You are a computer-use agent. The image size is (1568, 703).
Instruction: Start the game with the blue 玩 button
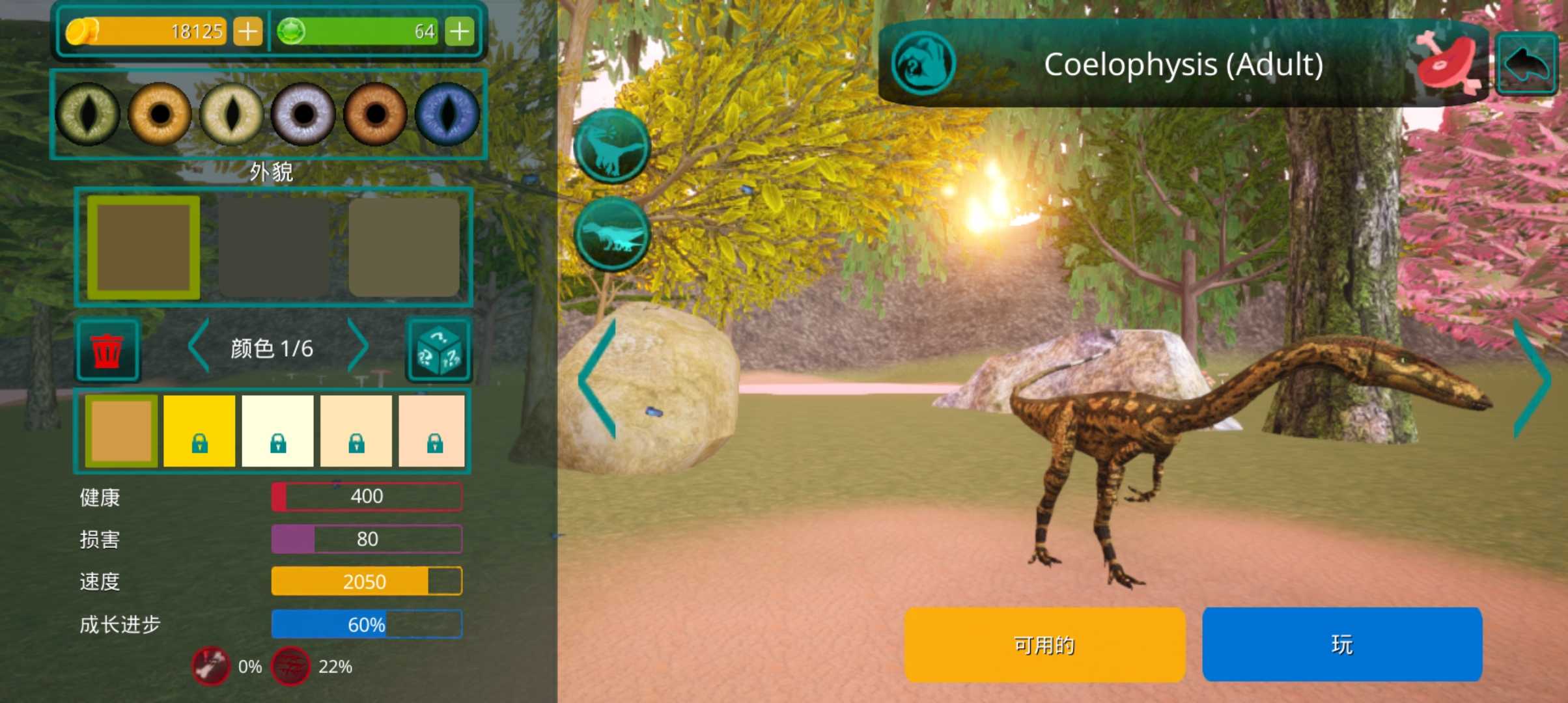click(x=1342, y=644)
